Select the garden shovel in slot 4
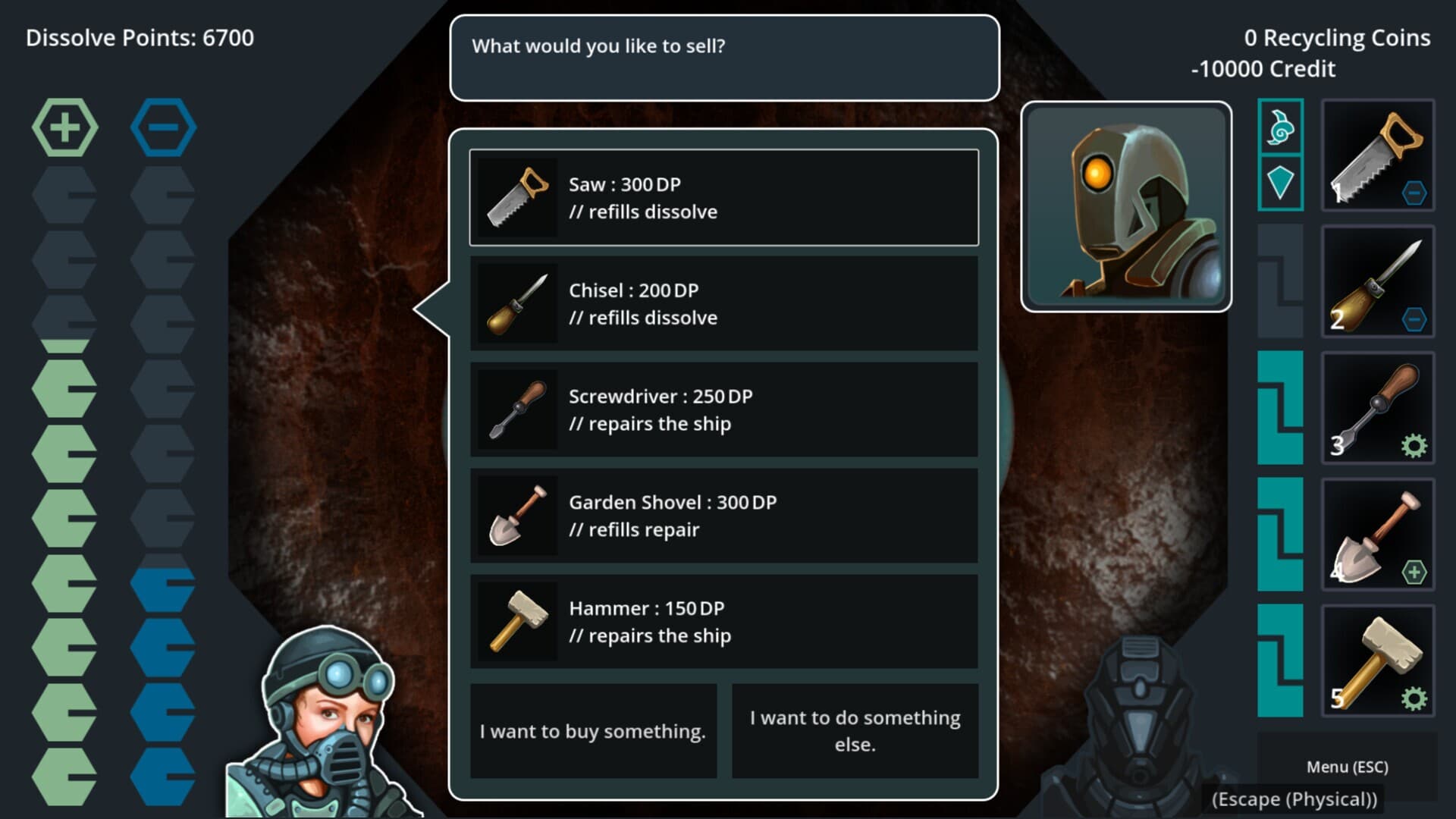 (x=1378, y=535)
